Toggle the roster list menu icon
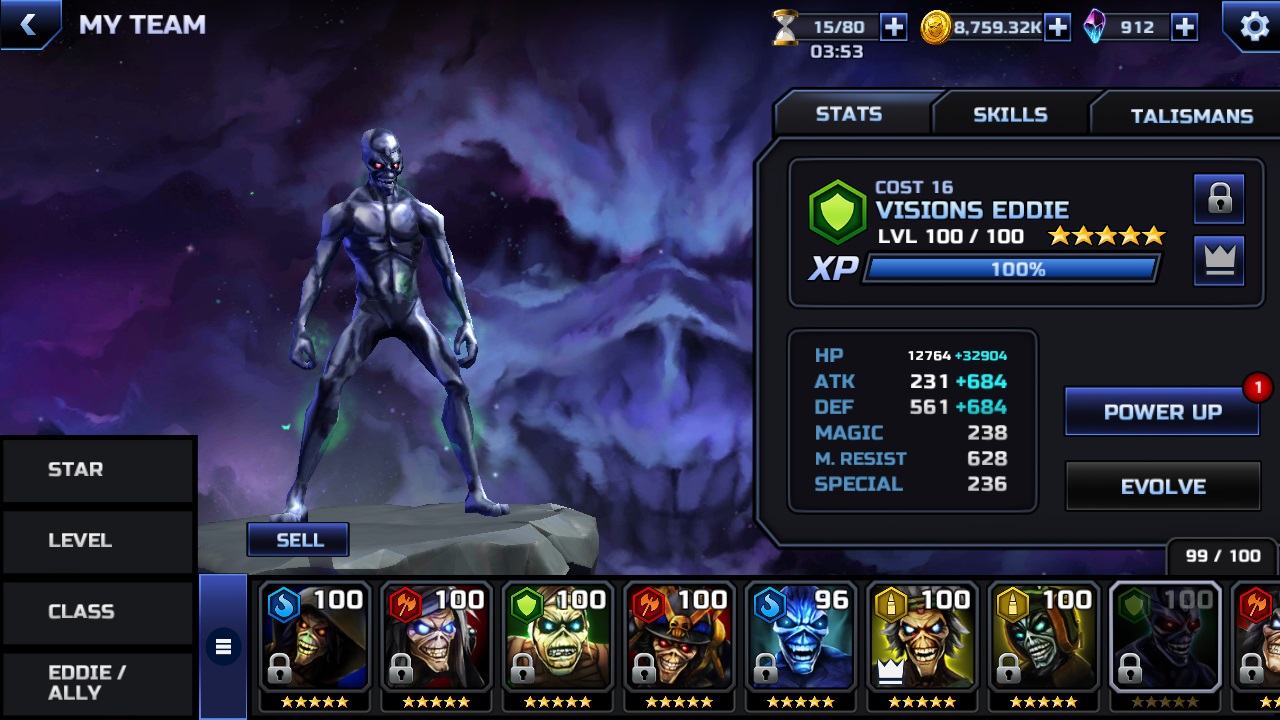The height and width of the screenshot is (720, 1280). pos(223,647)
